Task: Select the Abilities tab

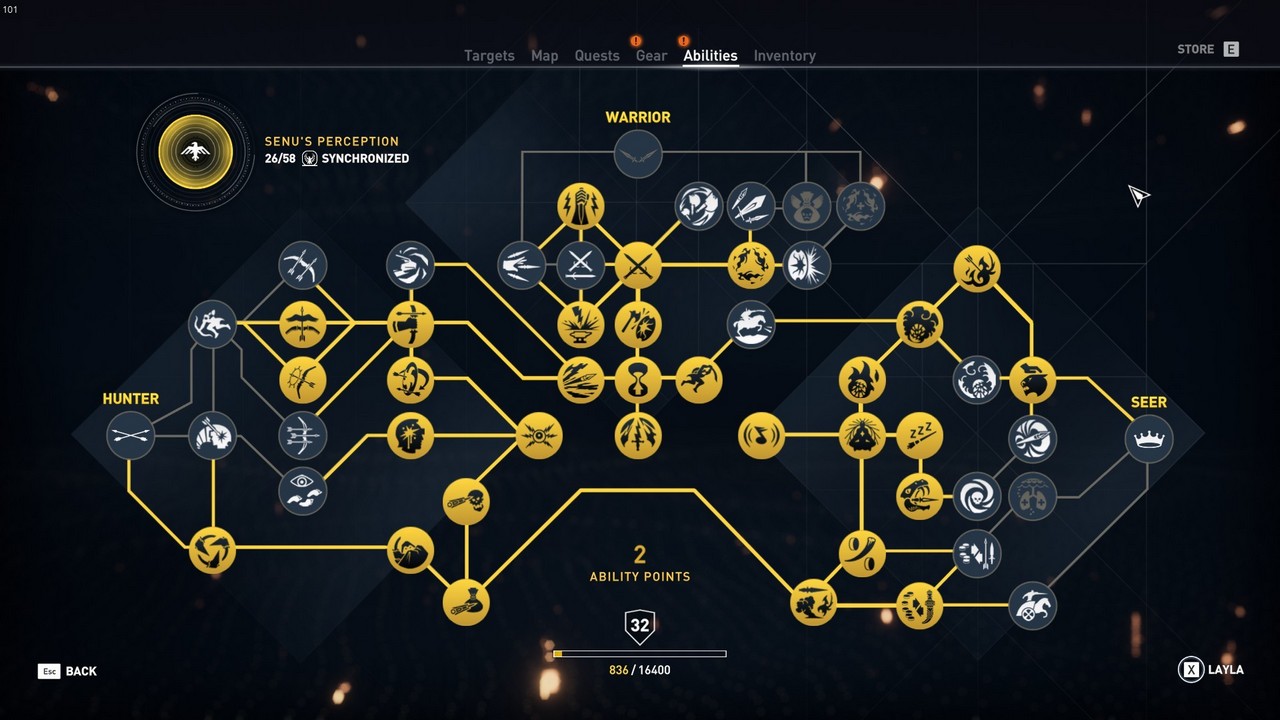Action: pos(710,56)
